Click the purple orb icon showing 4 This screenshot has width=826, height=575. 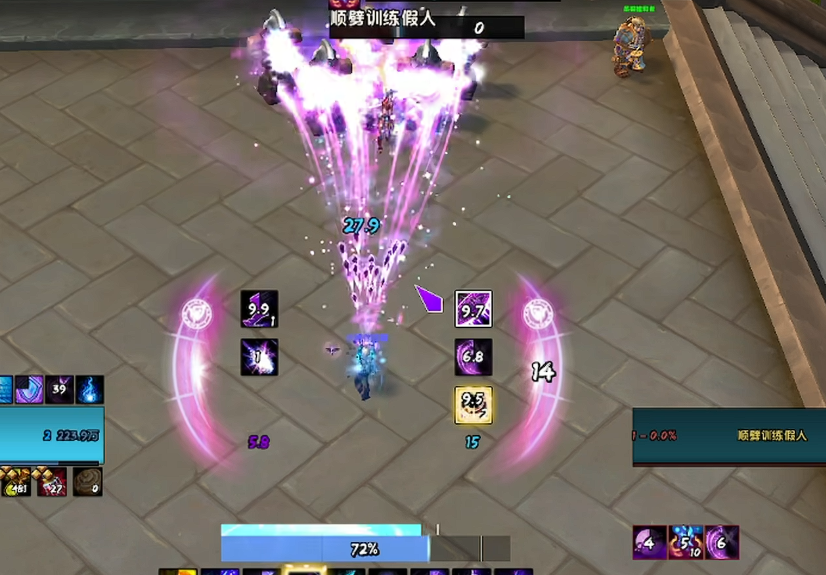650,543
